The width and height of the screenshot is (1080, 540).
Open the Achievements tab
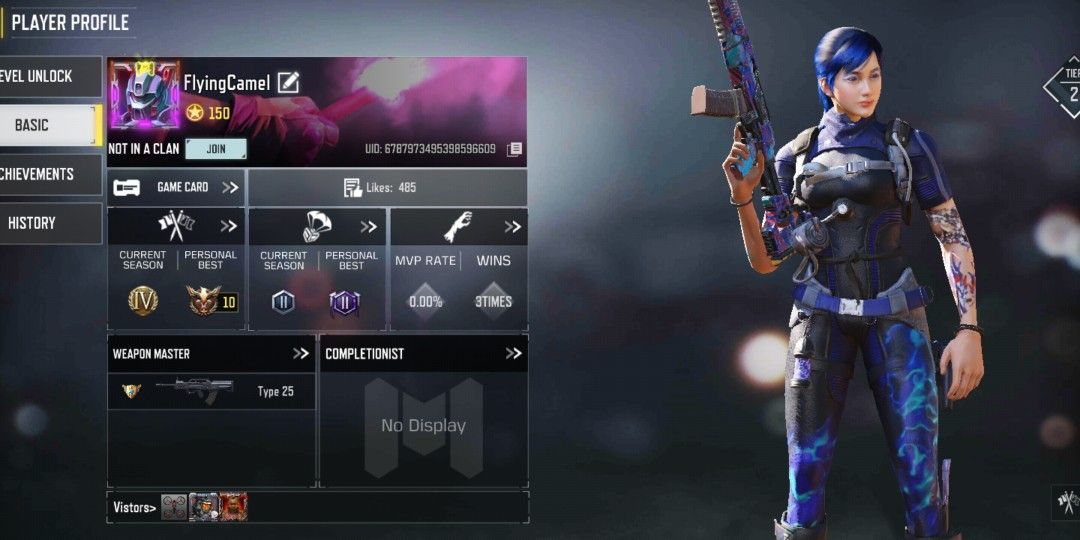pyautogui.click(x=50, y=174)
